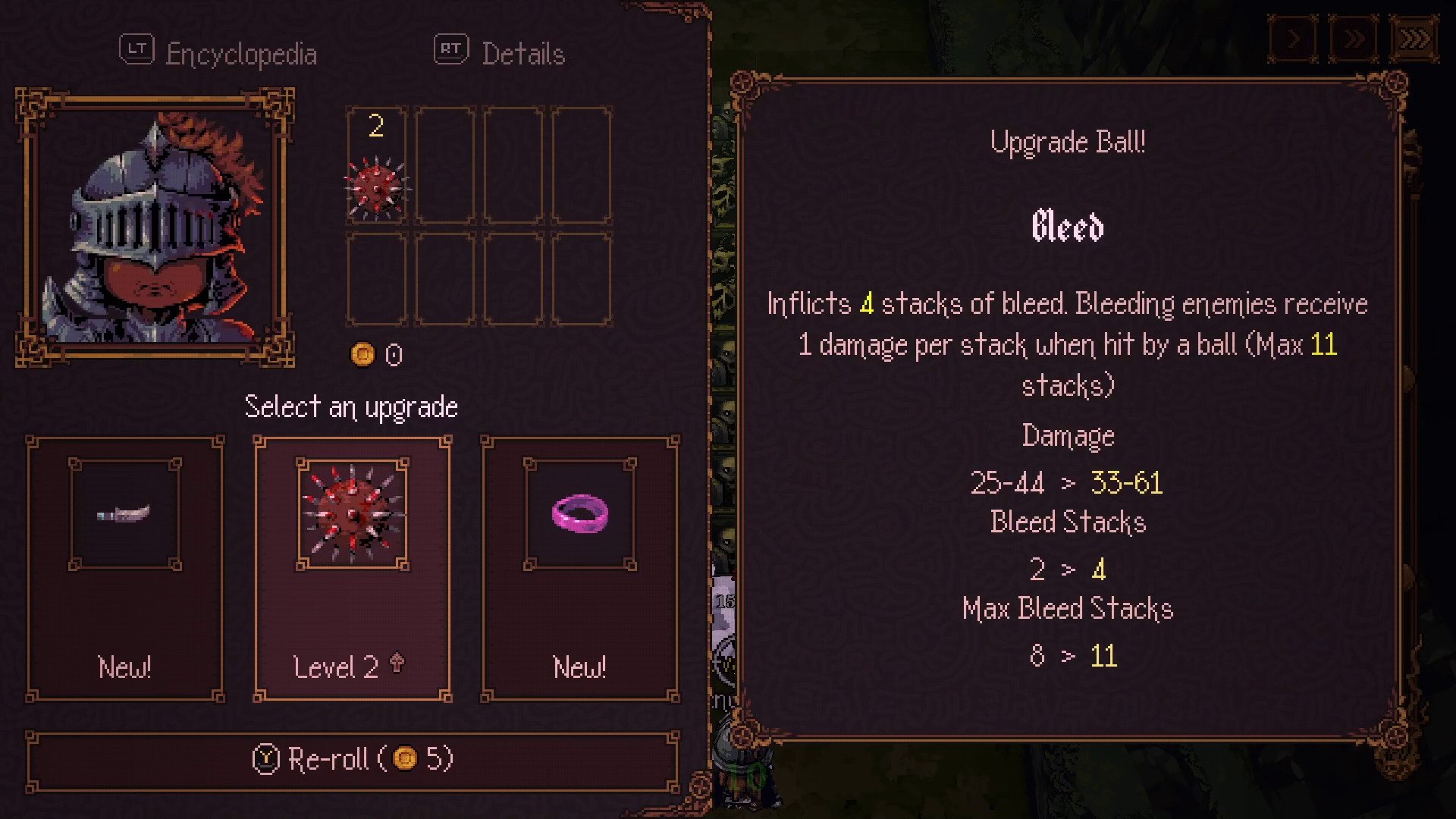Set game speed to single arrow
The width and height of the screenshot is (1456, 819).
pos(1294,39)
